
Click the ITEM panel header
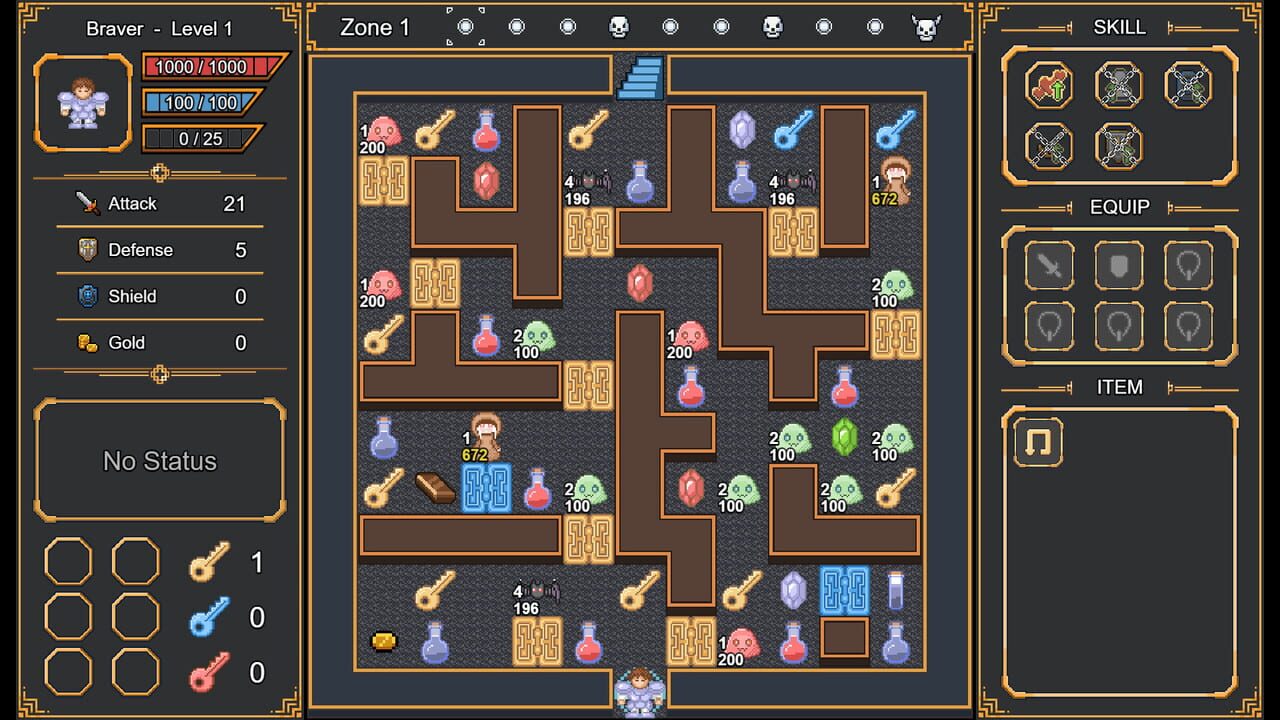1119,387
